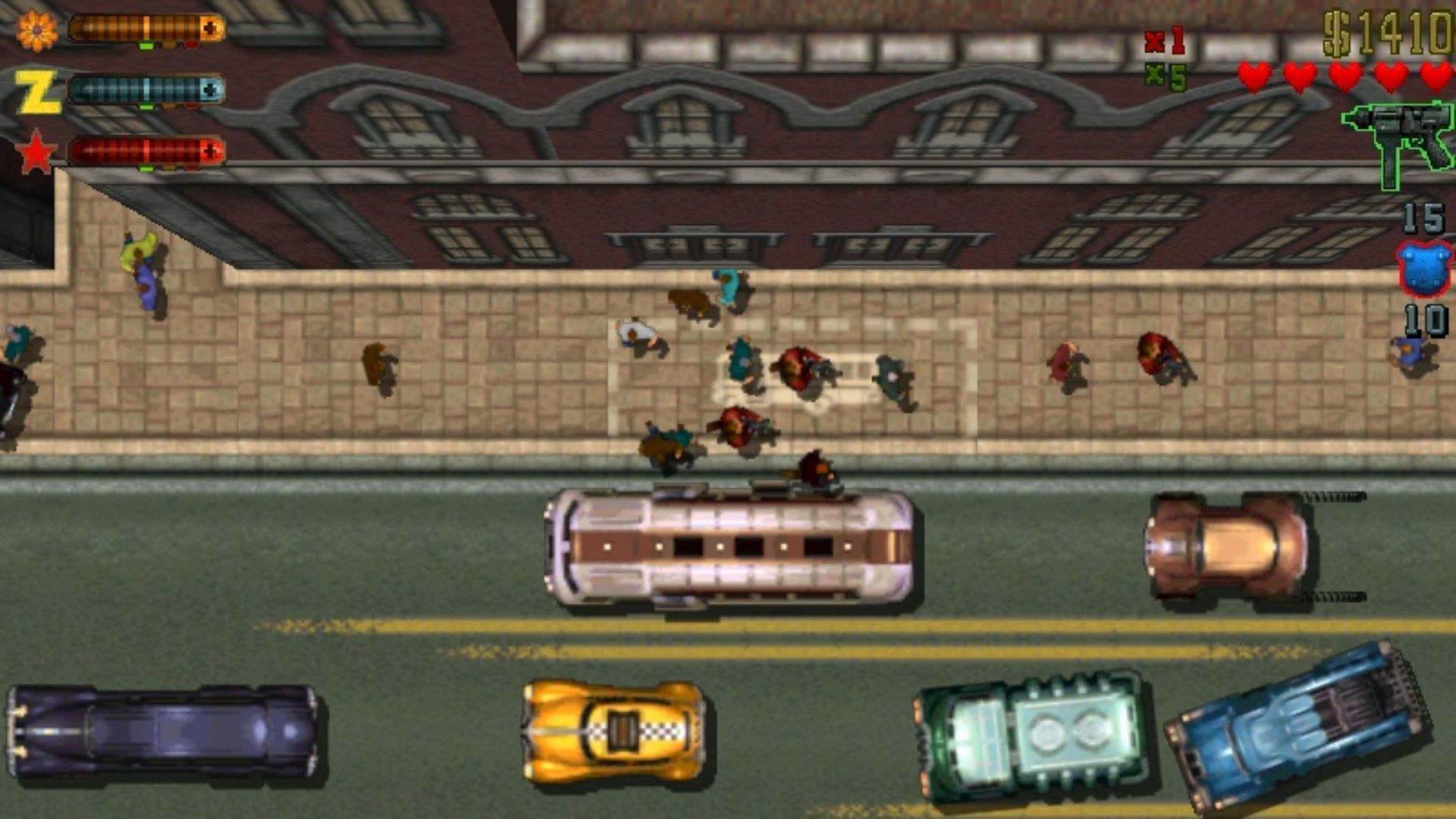This screenshot has width=1456, height=819.
Task: Click the green indicator under the flower respect bar
Action: 146,45
